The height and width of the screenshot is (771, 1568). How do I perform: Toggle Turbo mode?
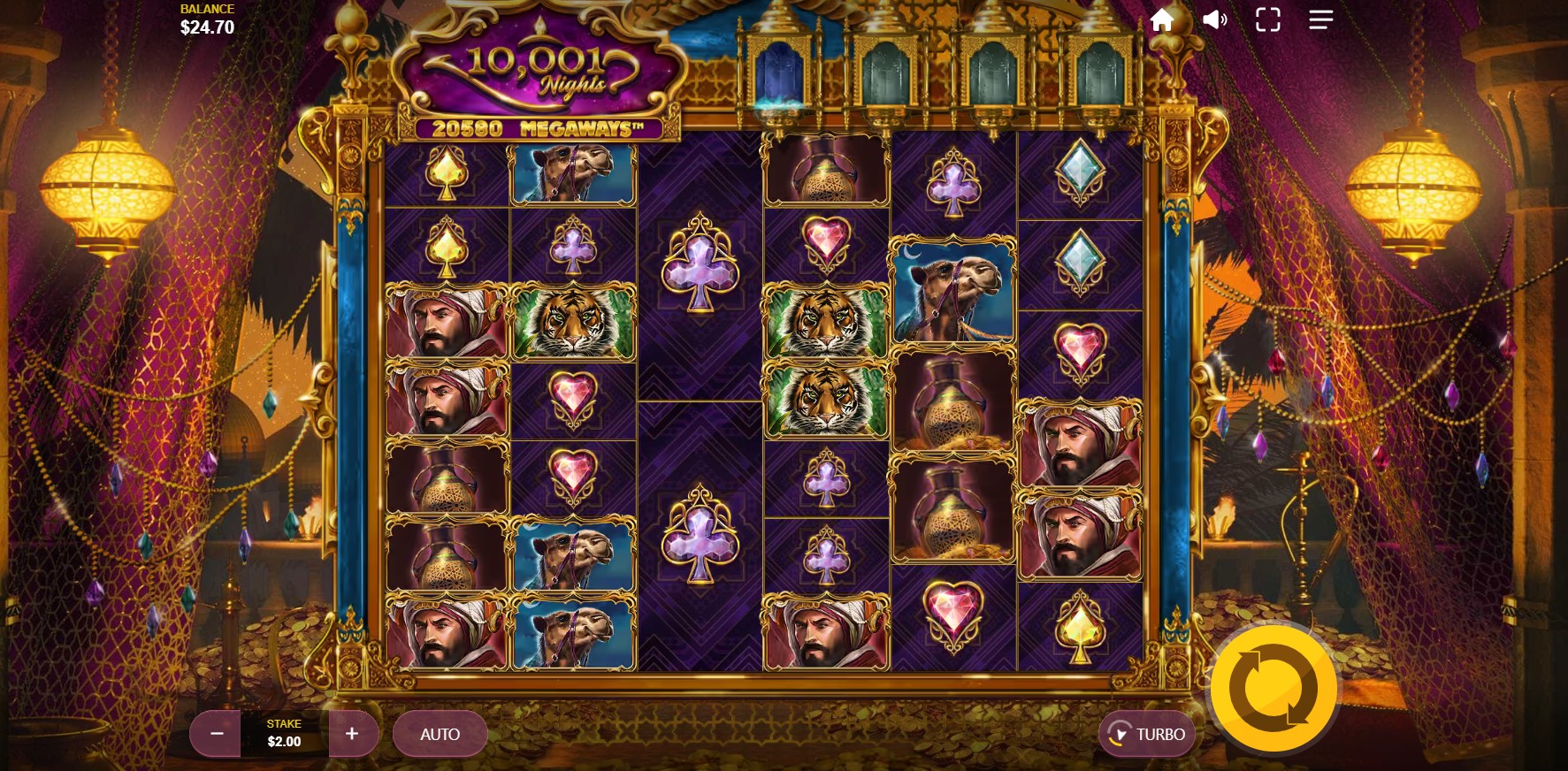1147,734
